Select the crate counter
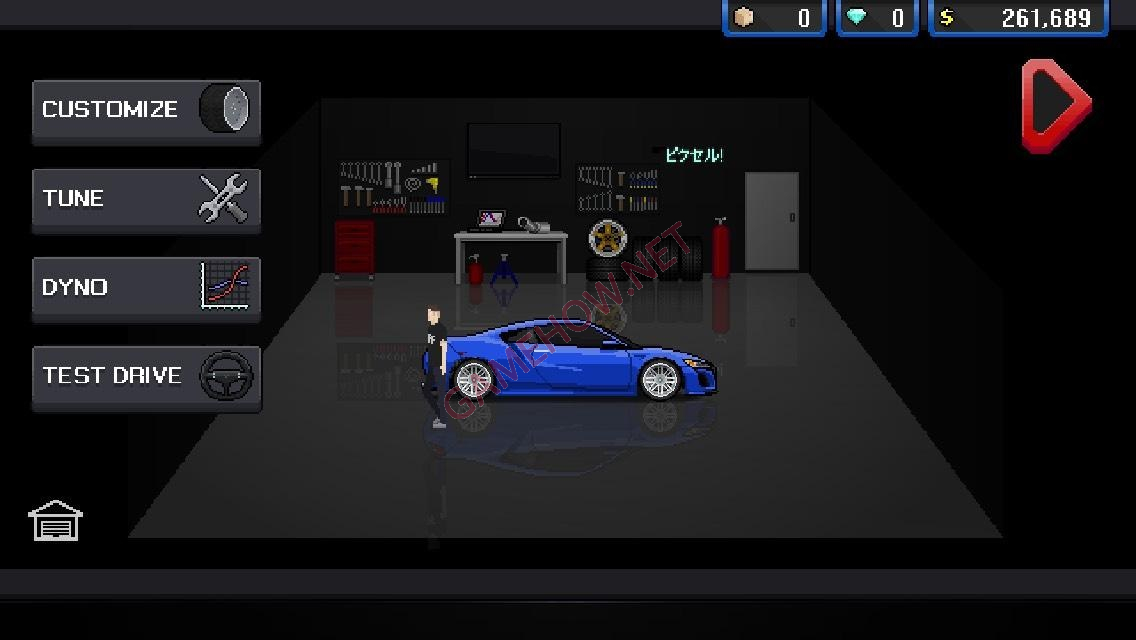 pyautogui.click(x=774, y=18)
